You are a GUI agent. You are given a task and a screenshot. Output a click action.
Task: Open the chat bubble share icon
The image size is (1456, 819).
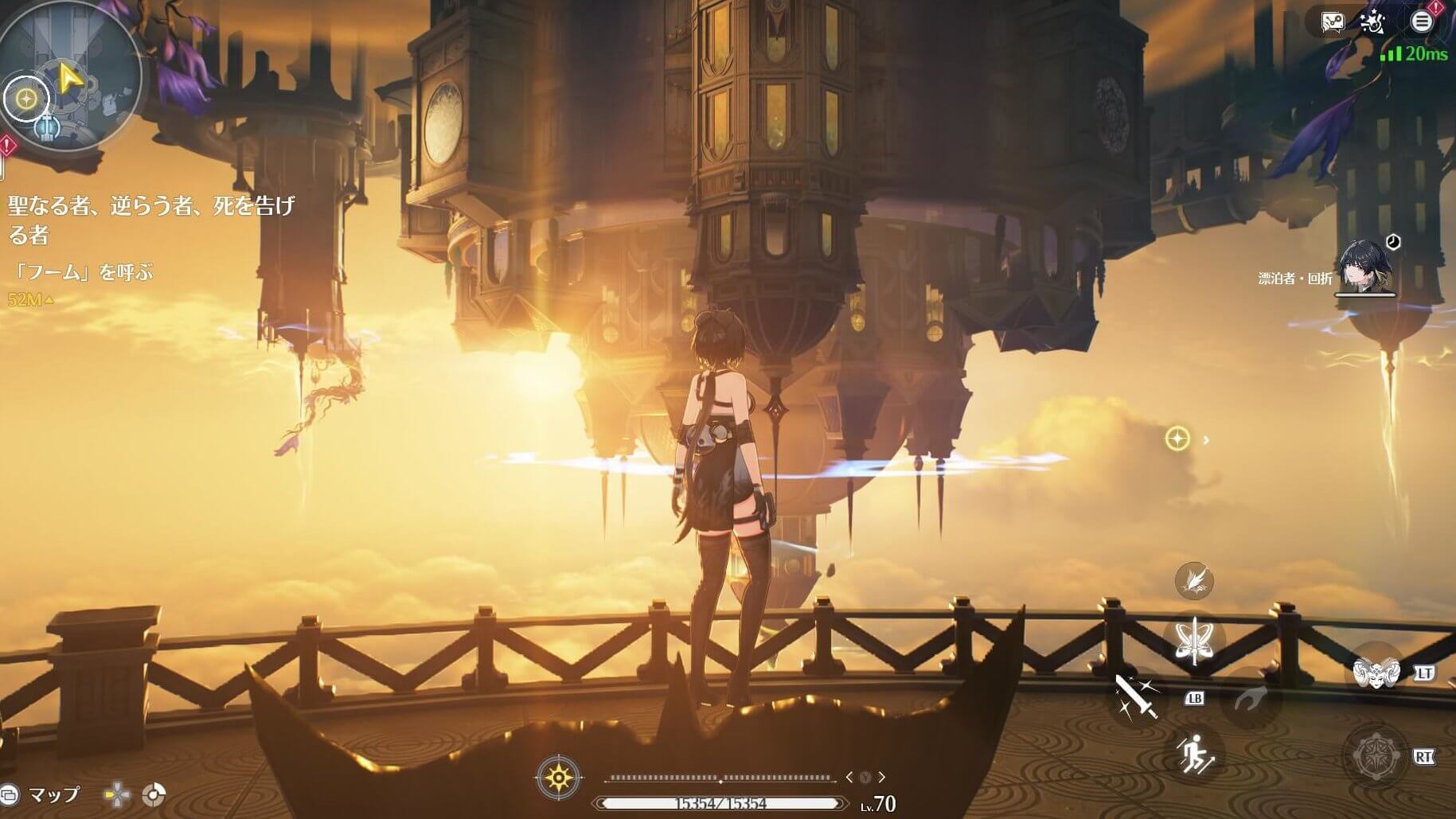(1332, 22)
